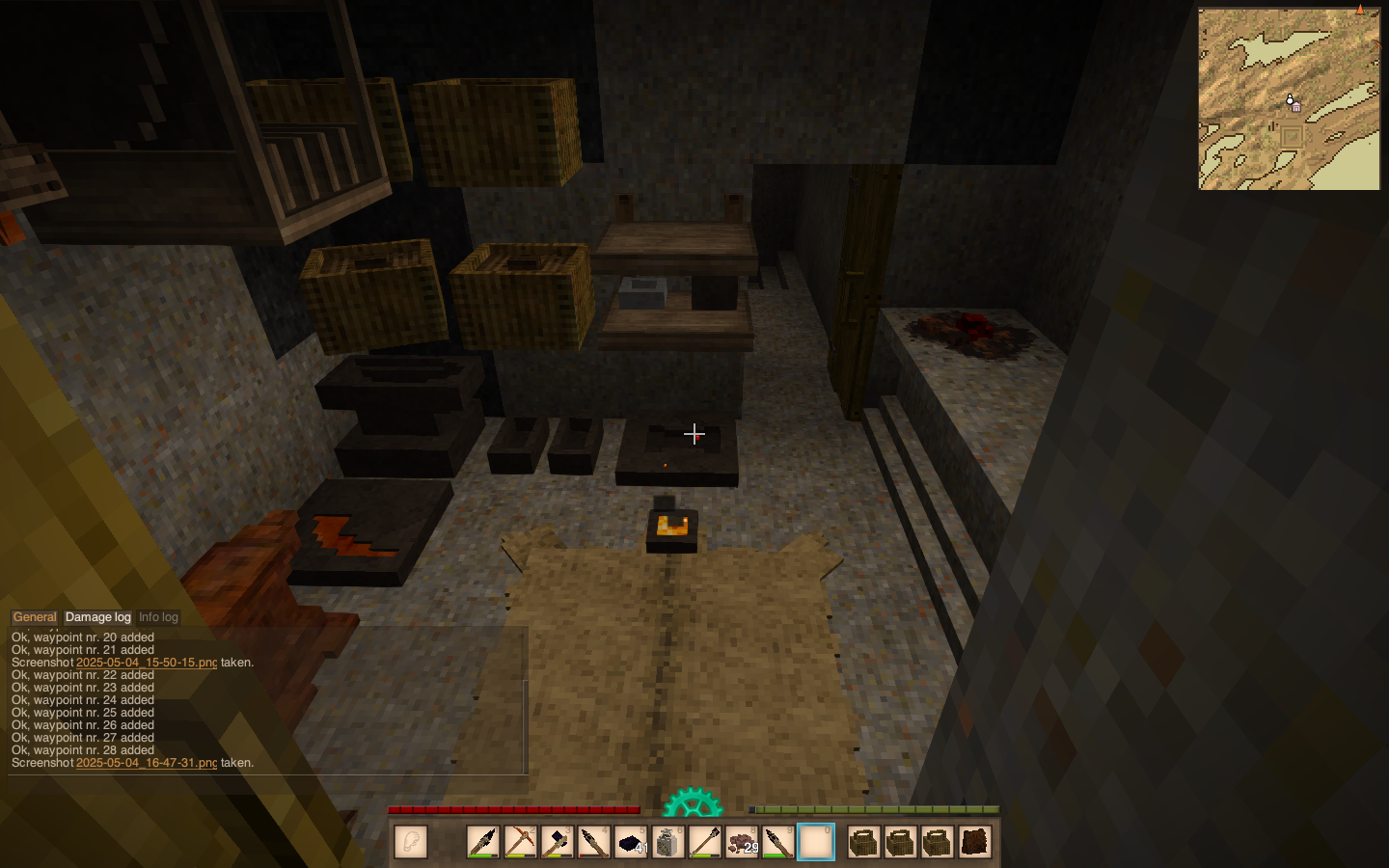Select the hotbar item numbered 7
The width and height of the screenshot is (1389, 868).
click(705, 842)
